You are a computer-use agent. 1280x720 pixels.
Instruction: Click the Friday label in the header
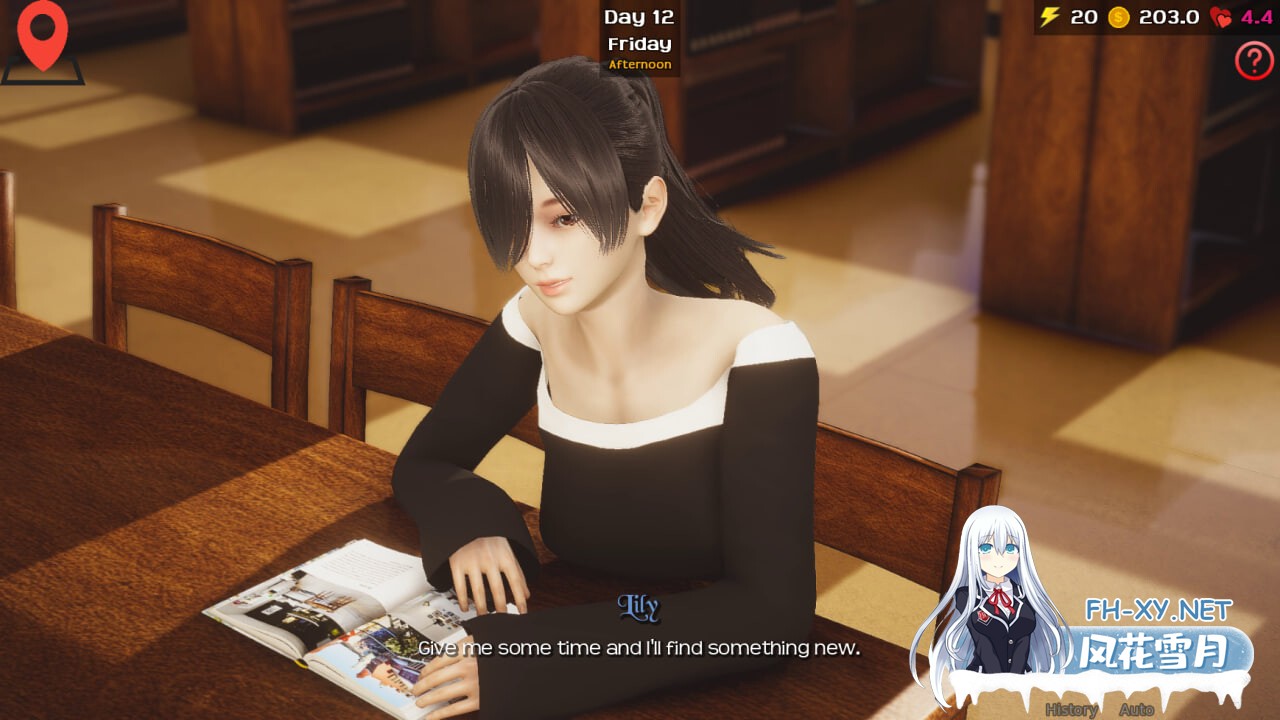click(x=640, y=43)
